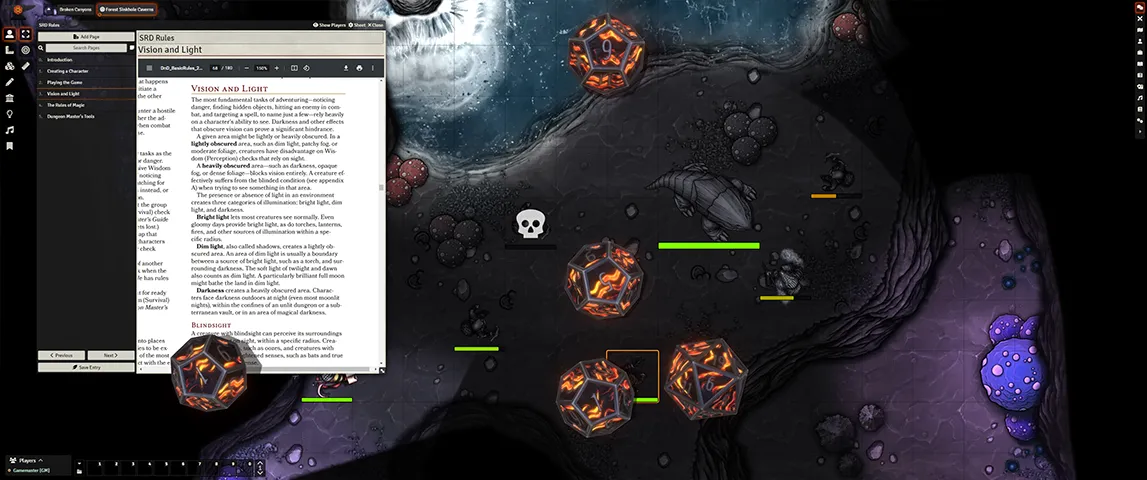The width and height of the screenshot is (1147, 480).
Task: Open the lighting controls lightbulb tool
Action: tap(9, 114)
